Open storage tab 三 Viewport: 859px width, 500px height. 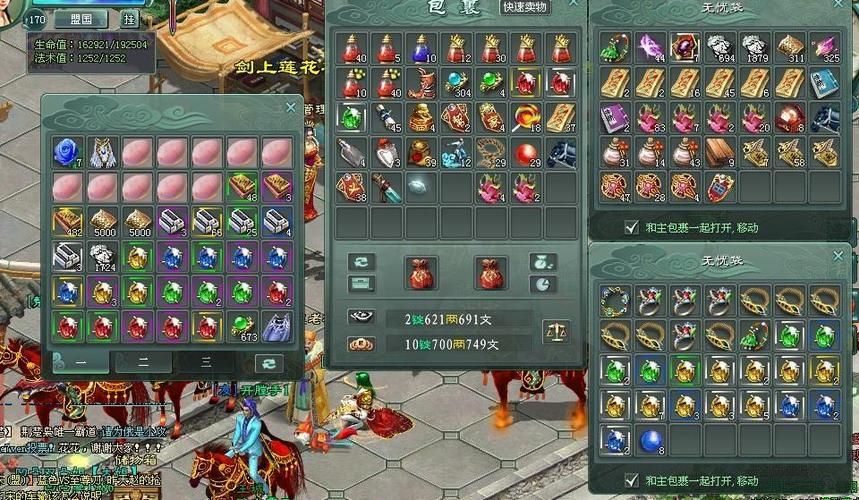pos(206,362)
